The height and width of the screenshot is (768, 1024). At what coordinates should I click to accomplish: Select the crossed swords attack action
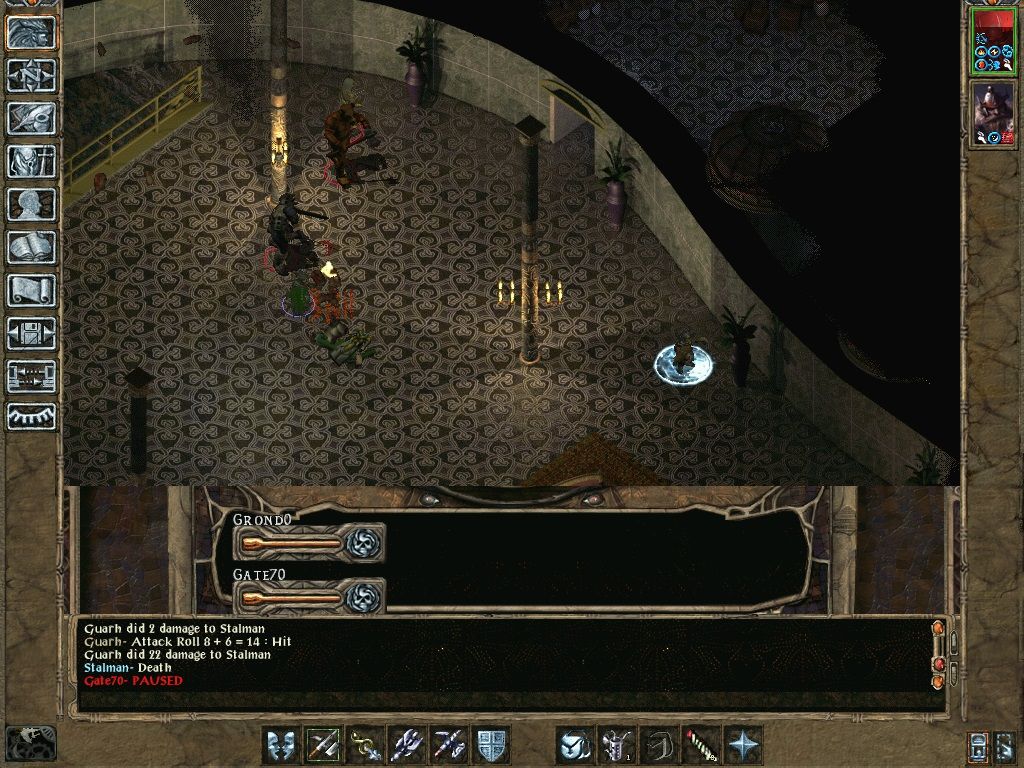click(x=323, y=745)
